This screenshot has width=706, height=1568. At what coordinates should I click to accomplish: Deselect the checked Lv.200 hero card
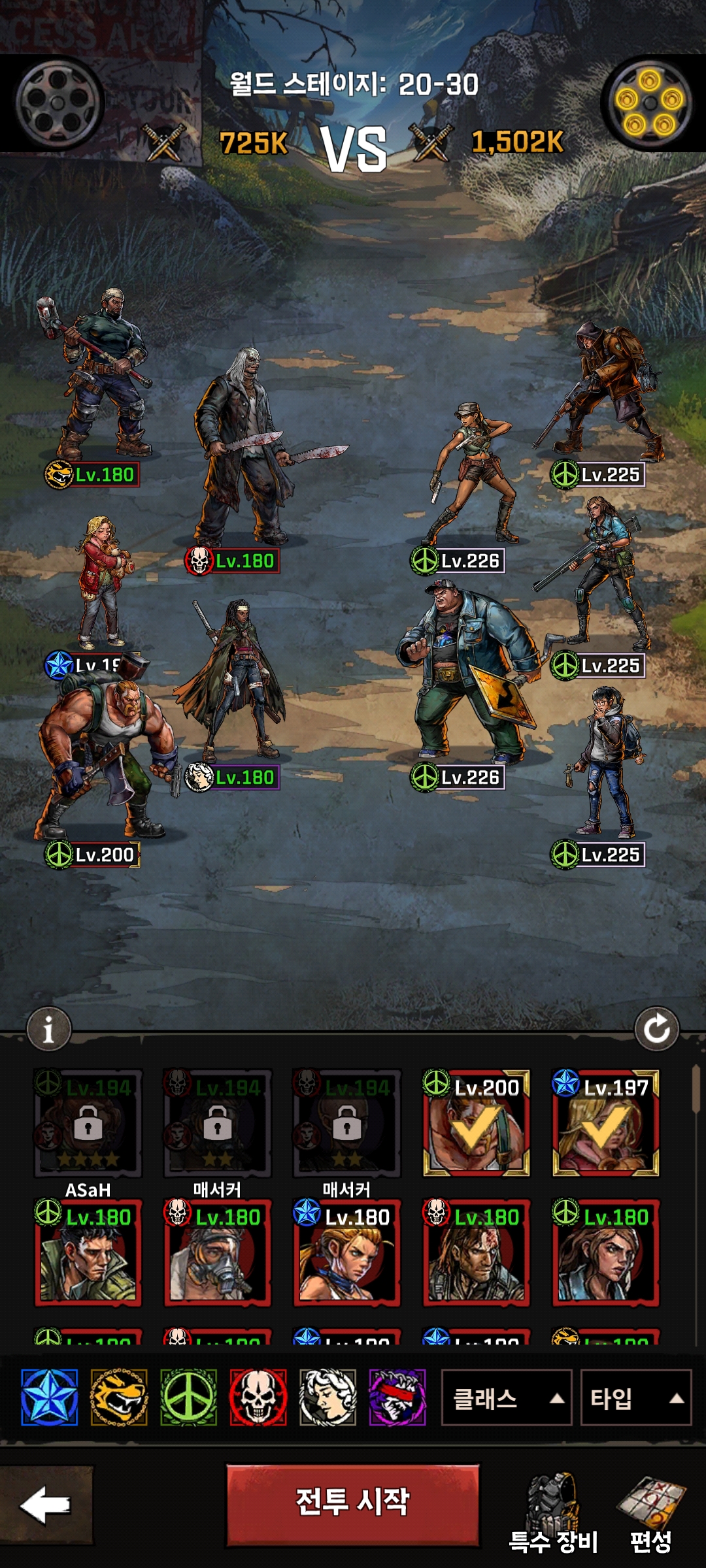pyautogui.click(x=477, y=1123)
